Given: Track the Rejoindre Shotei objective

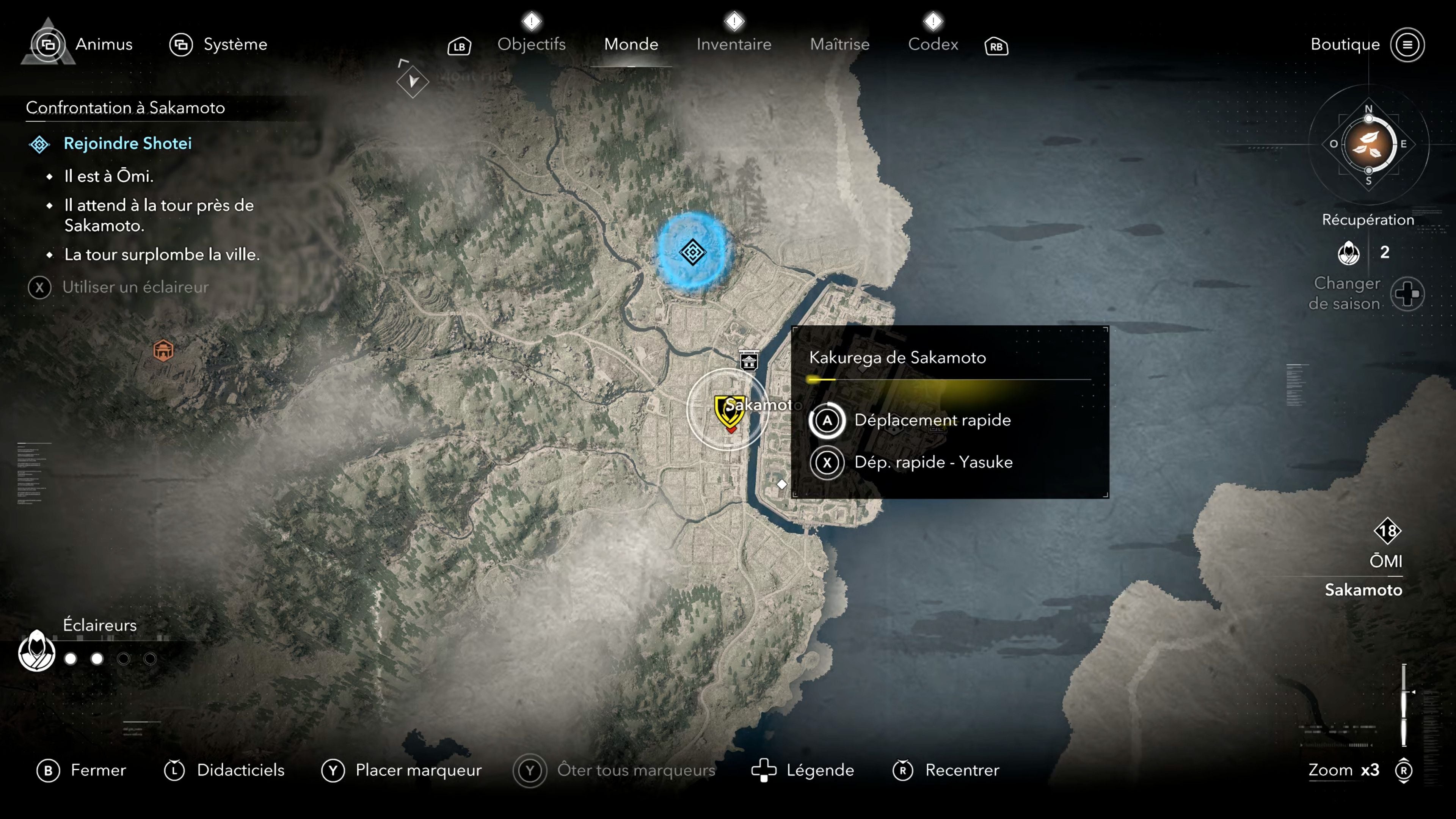Looking at the screenshot, I should coord(127,144).
